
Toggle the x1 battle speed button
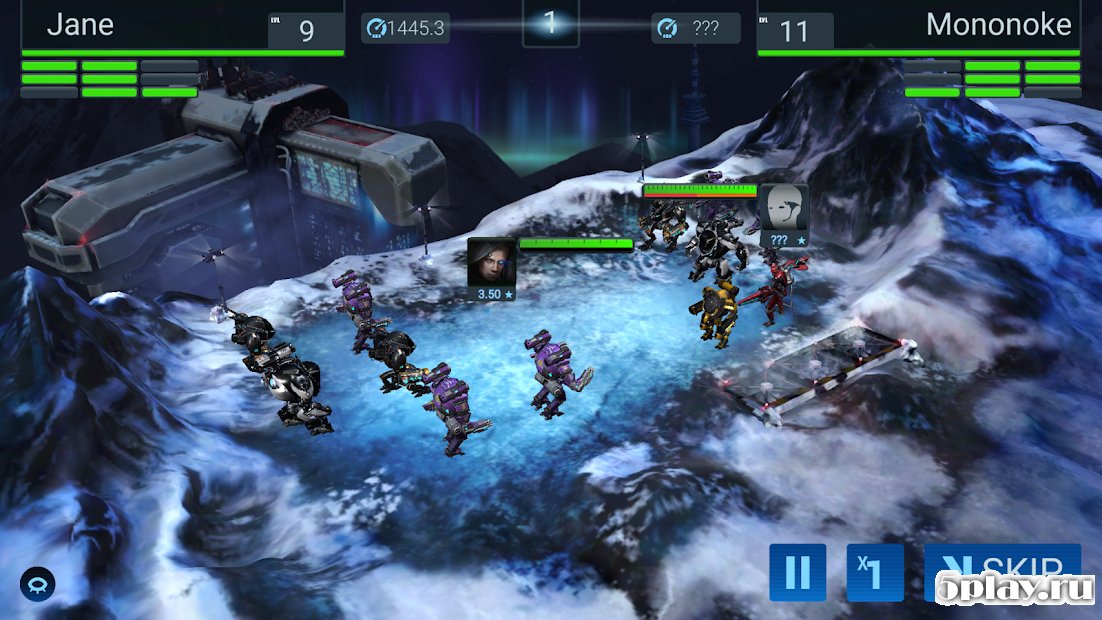(x=875, y=572)
